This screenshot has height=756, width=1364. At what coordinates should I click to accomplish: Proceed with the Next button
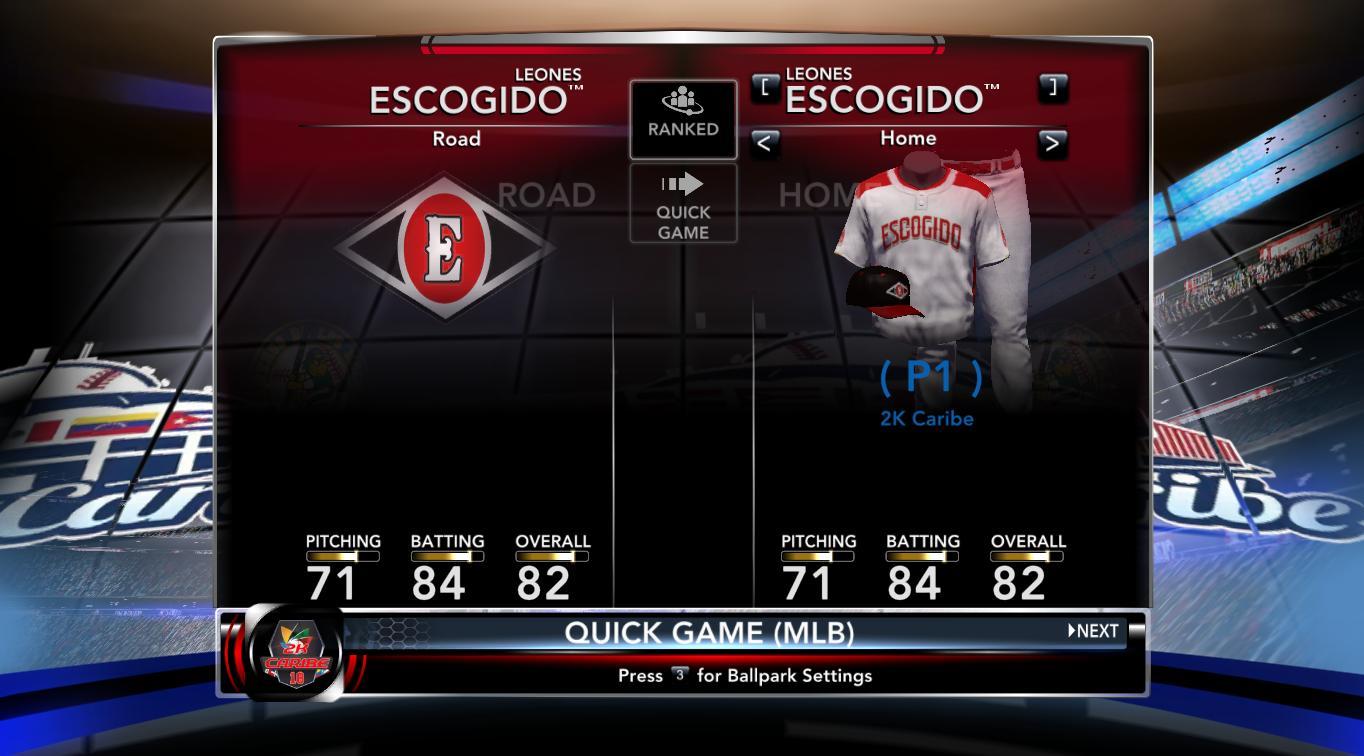click(x=1093, y=631)
